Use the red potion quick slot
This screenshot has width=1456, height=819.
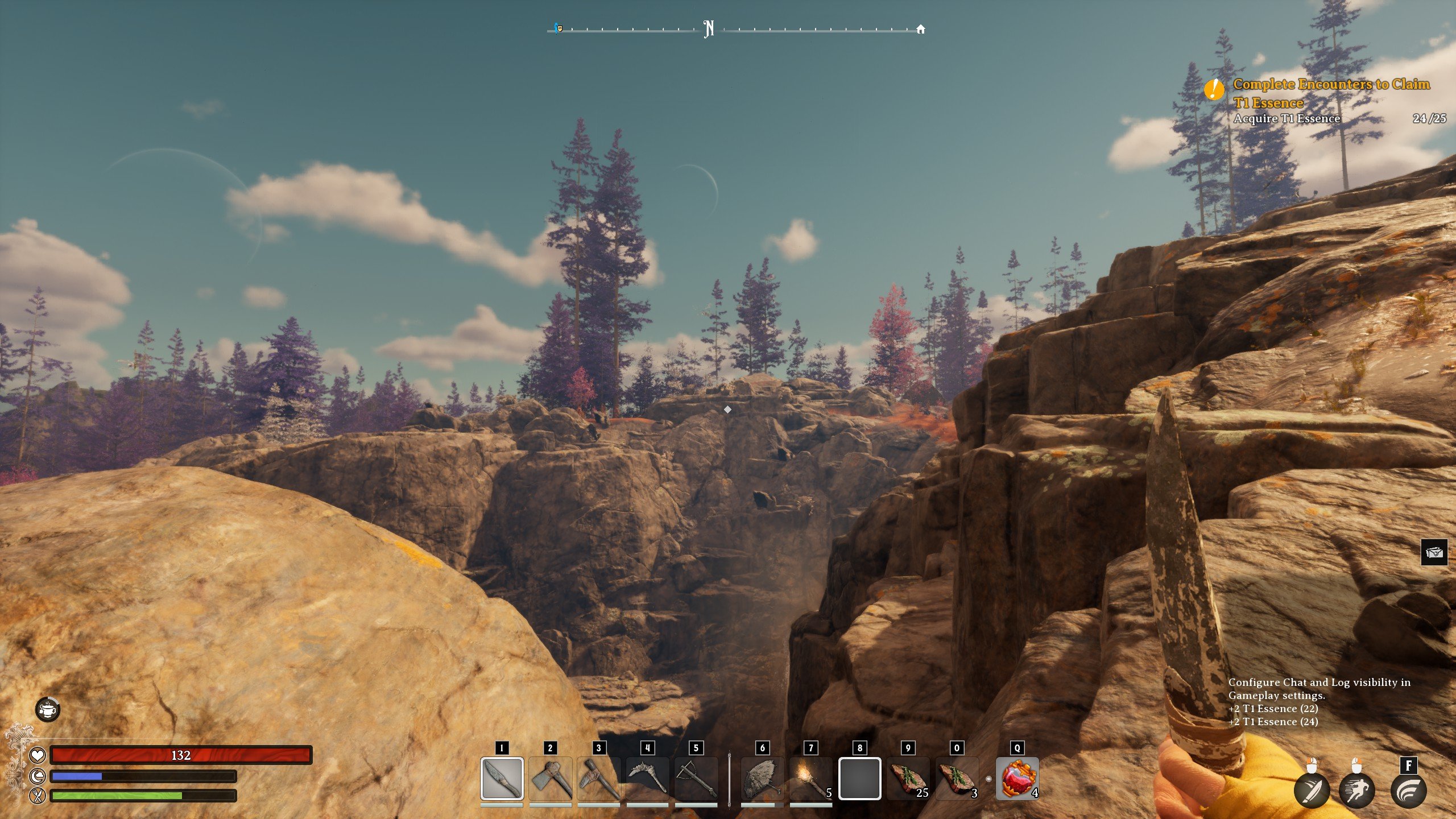tap(1017, 778)
